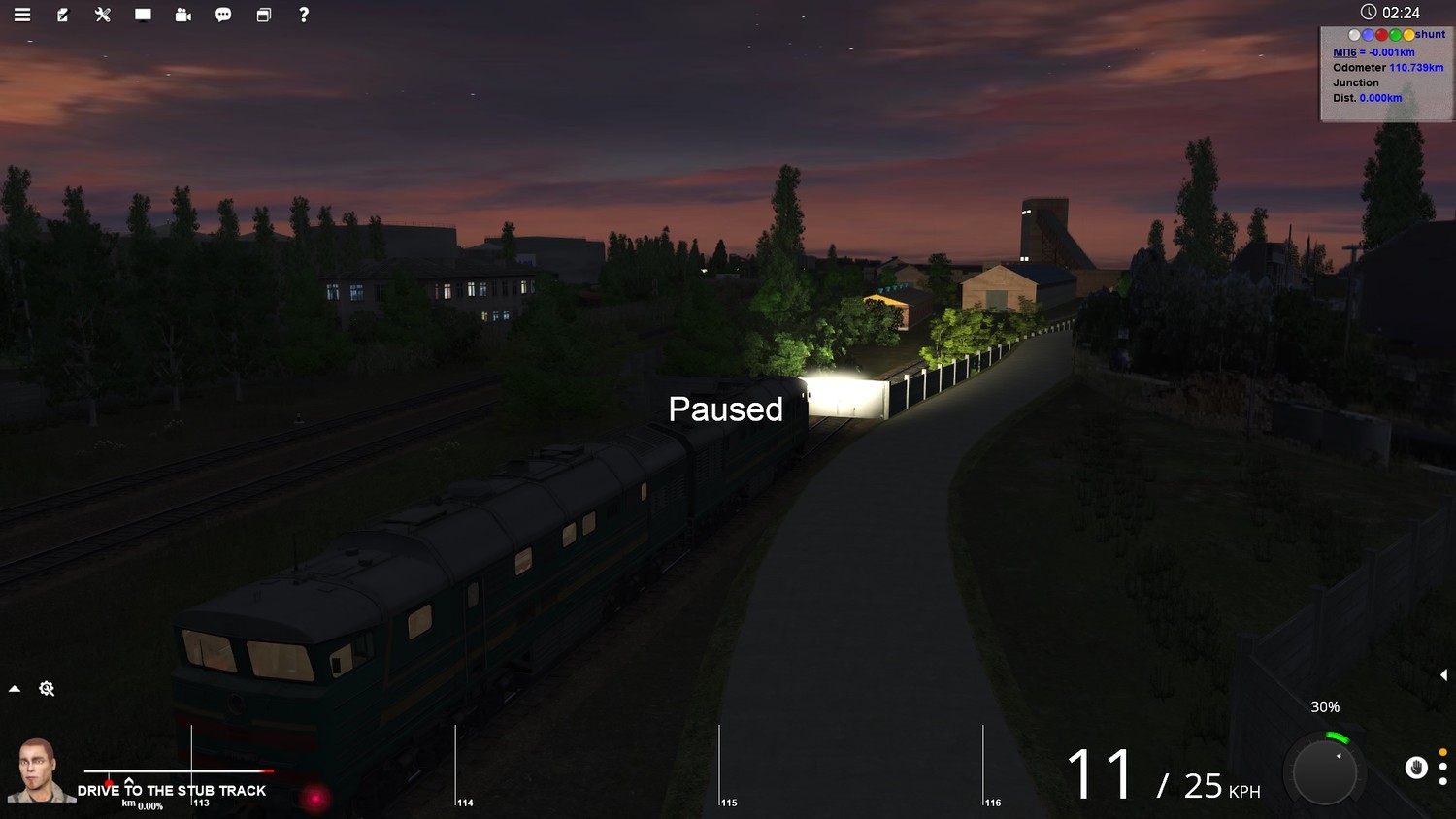Viewport: 1456px width, 819px height.
Task: Open the stacked windows menu
Action: point(263,15)
